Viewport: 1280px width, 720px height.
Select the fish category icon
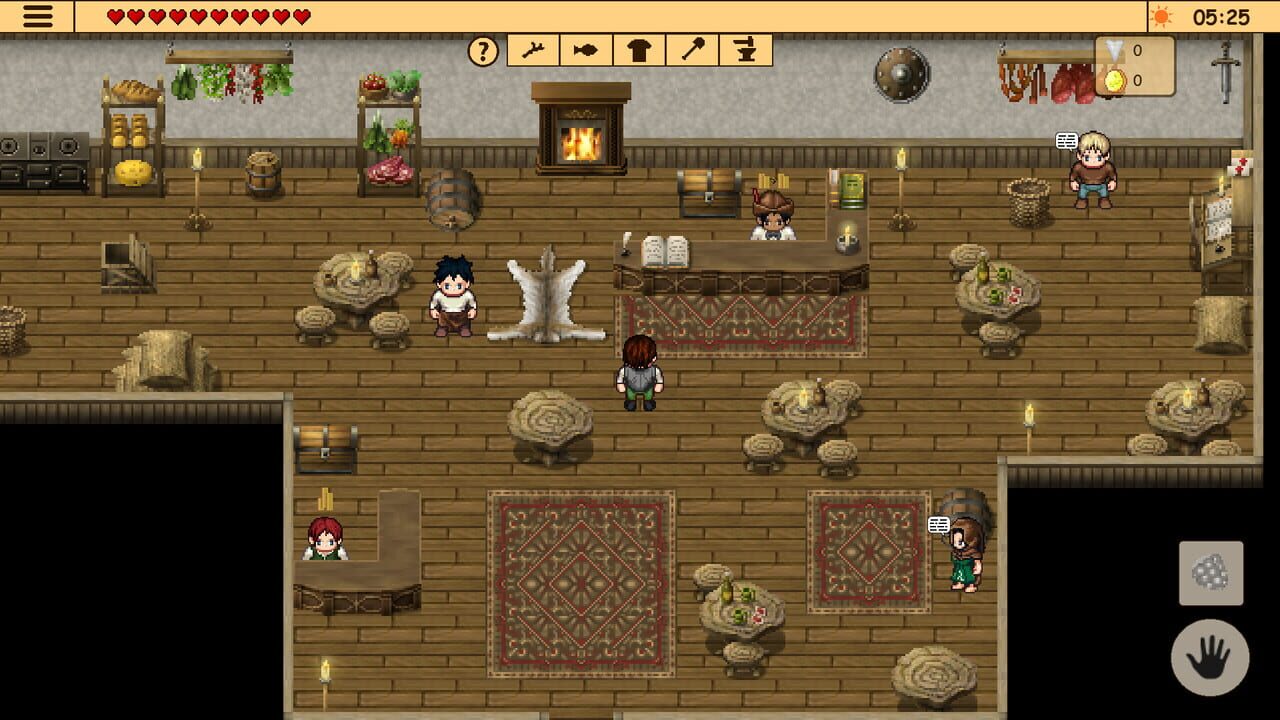point(588,49)
